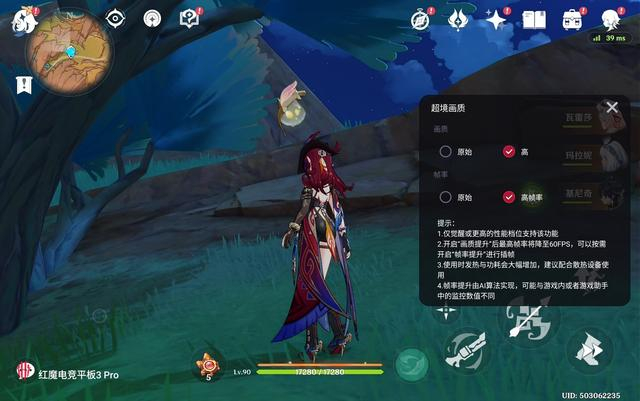Open the tutorial question-mark book icon
This screenshot has height=401, width=640.
coord(189,18)
